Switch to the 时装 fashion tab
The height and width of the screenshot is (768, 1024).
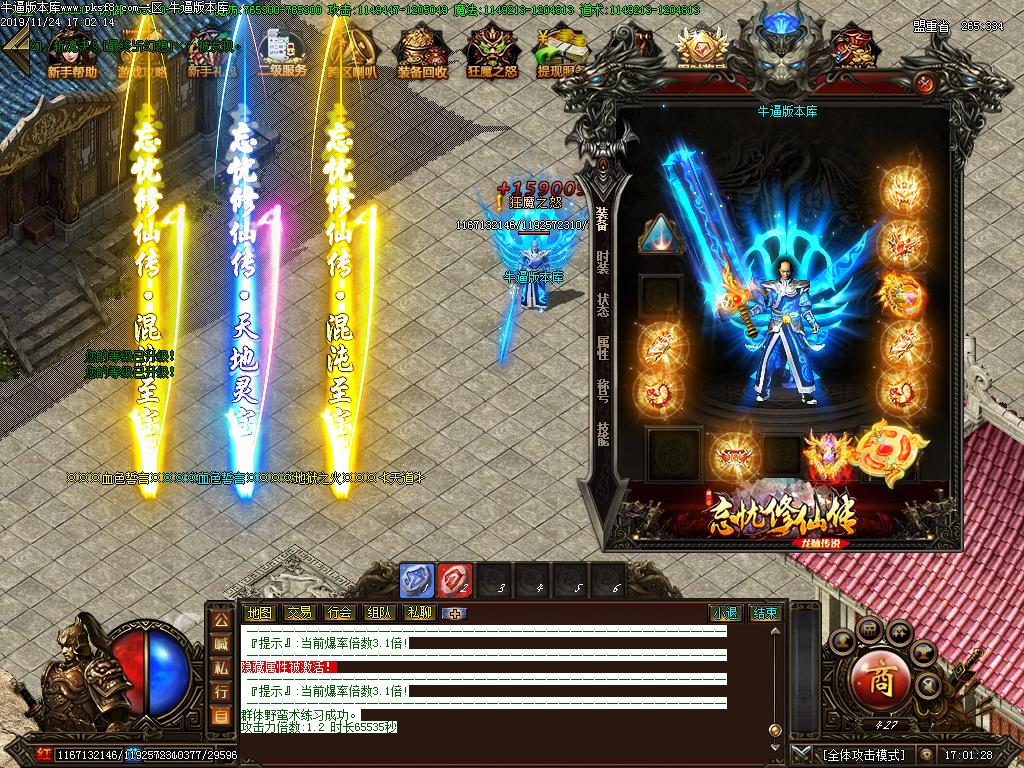[602, 262]
